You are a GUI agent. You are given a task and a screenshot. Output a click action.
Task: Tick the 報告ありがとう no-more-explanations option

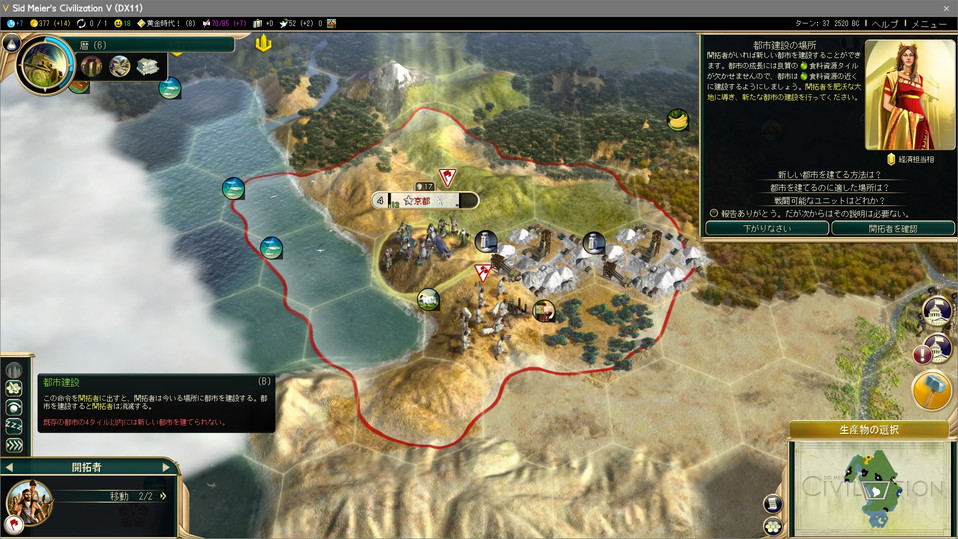coord(714,213)
